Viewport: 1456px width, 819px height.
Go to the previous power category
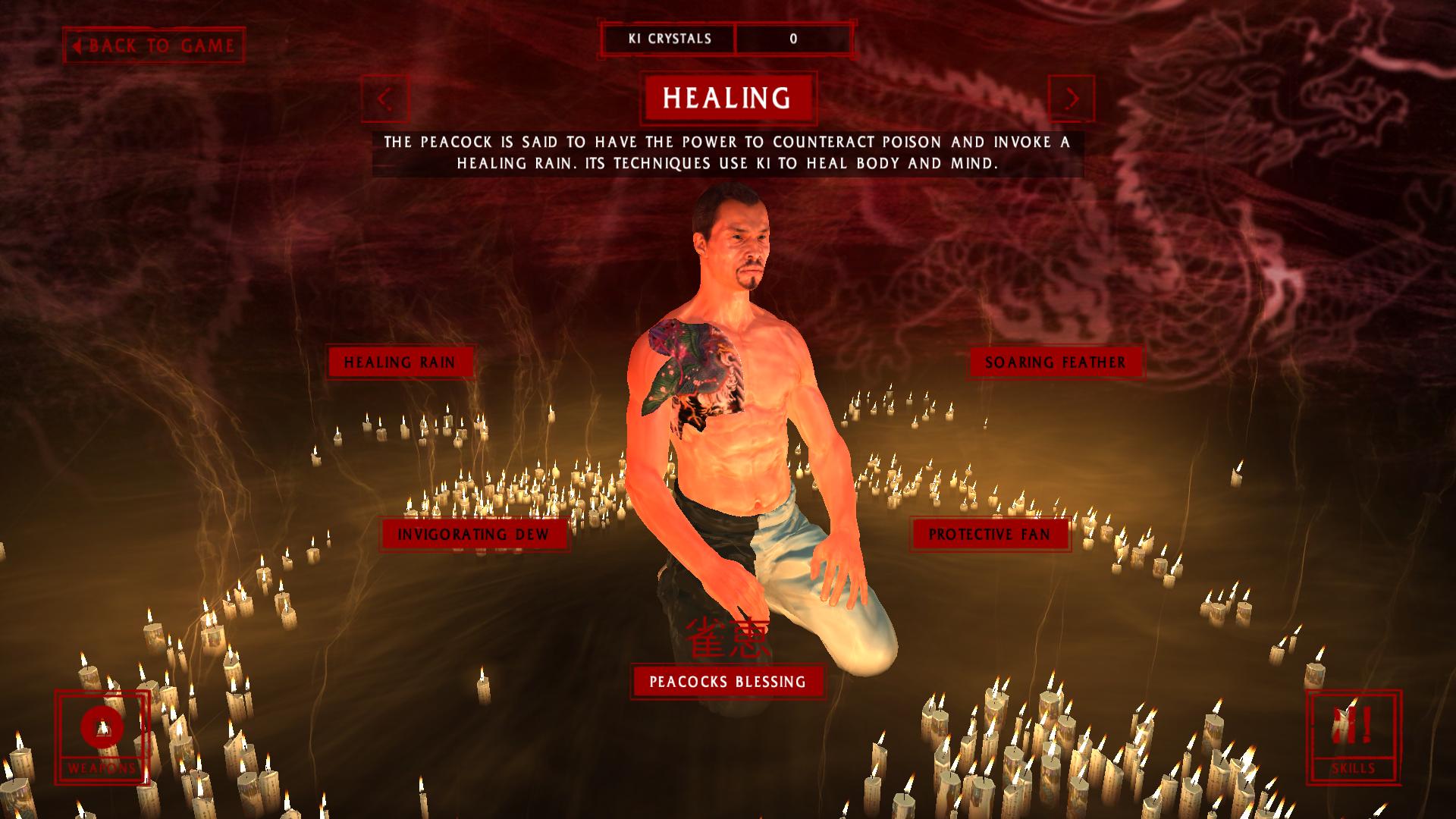(x=385, y=99)
